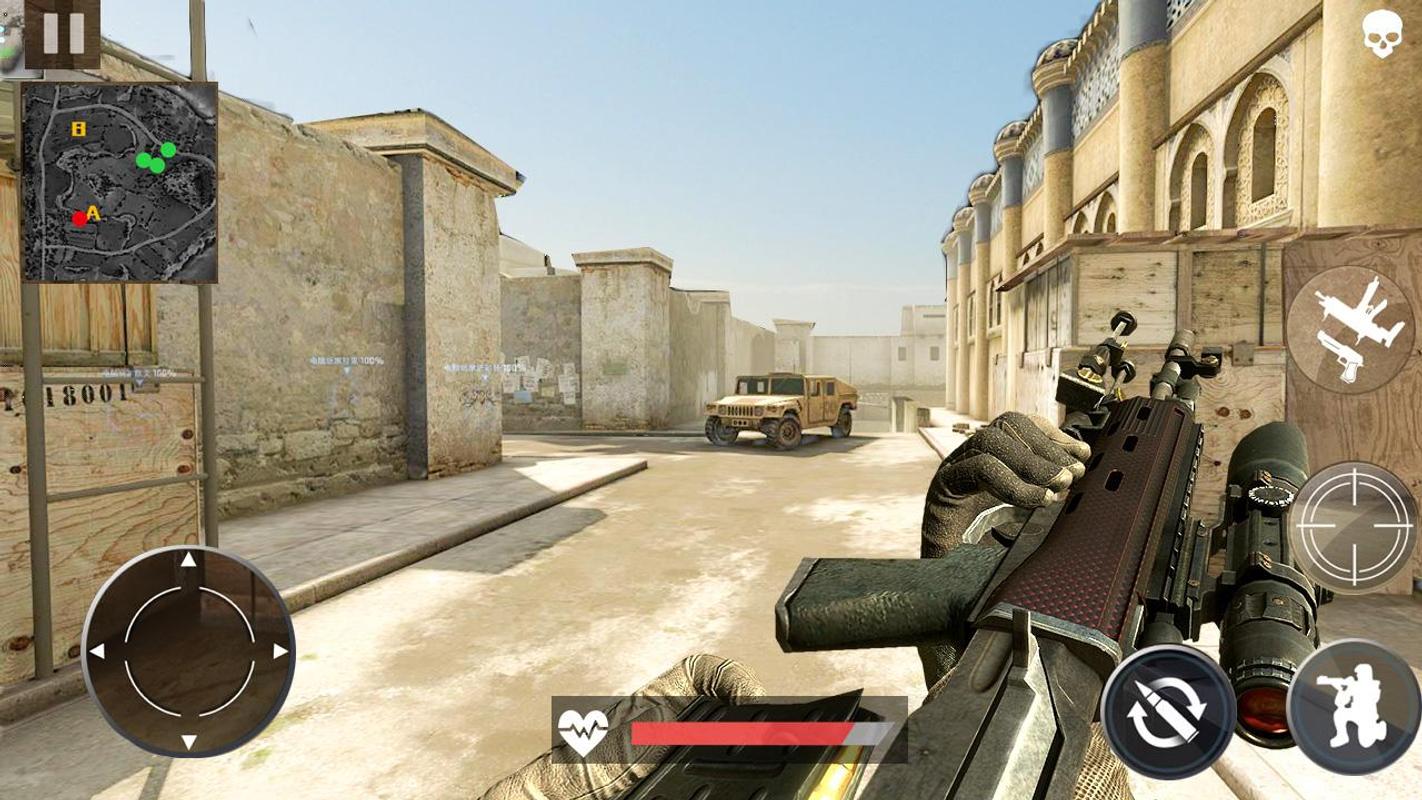Tap the up arrow on movement pad
The height and width of the screenshot is (800, 1422).
pyautogui.click(x=188, y=560)
